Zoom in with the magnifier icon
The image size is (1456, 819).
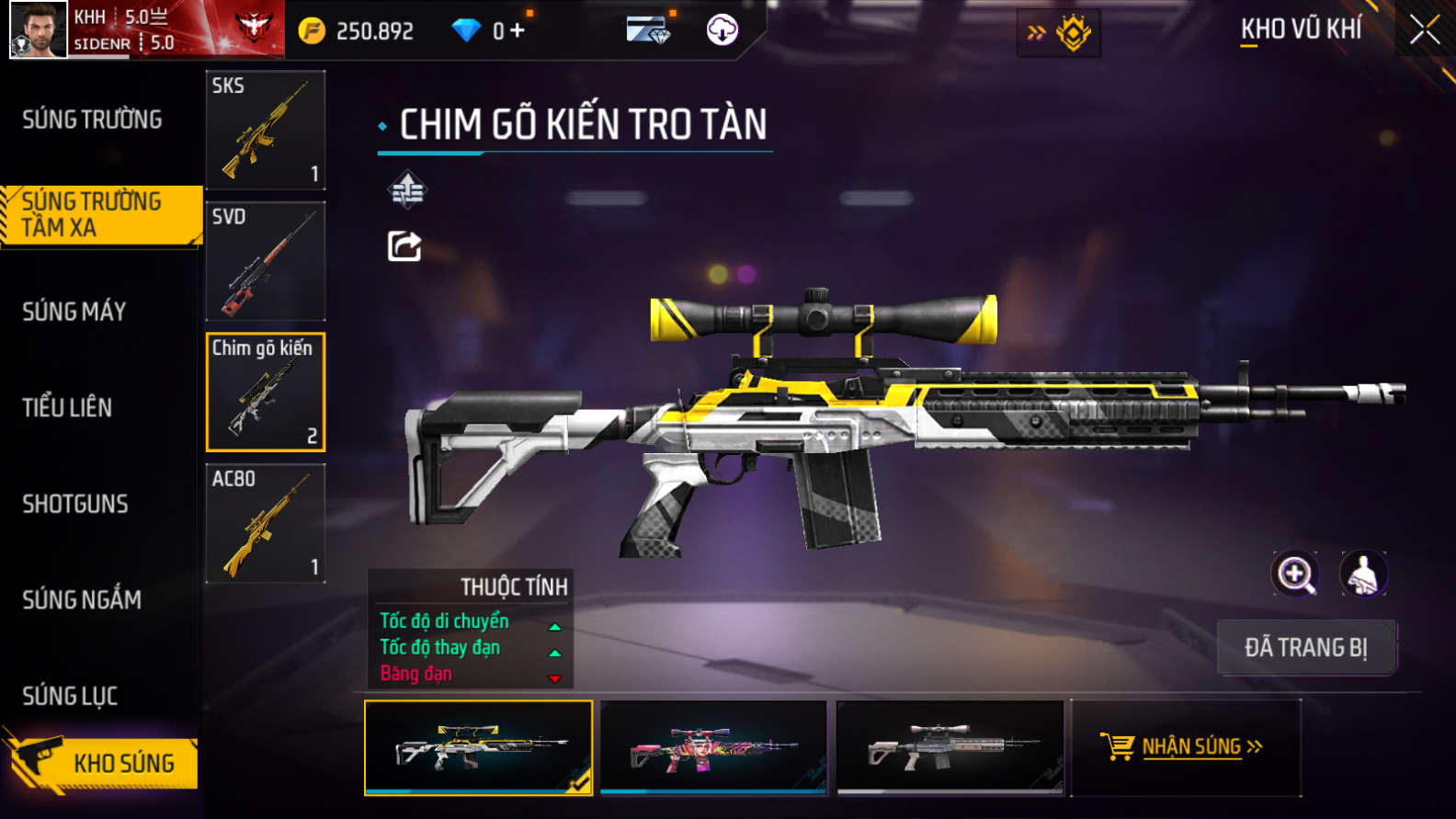click(1295, 574)
